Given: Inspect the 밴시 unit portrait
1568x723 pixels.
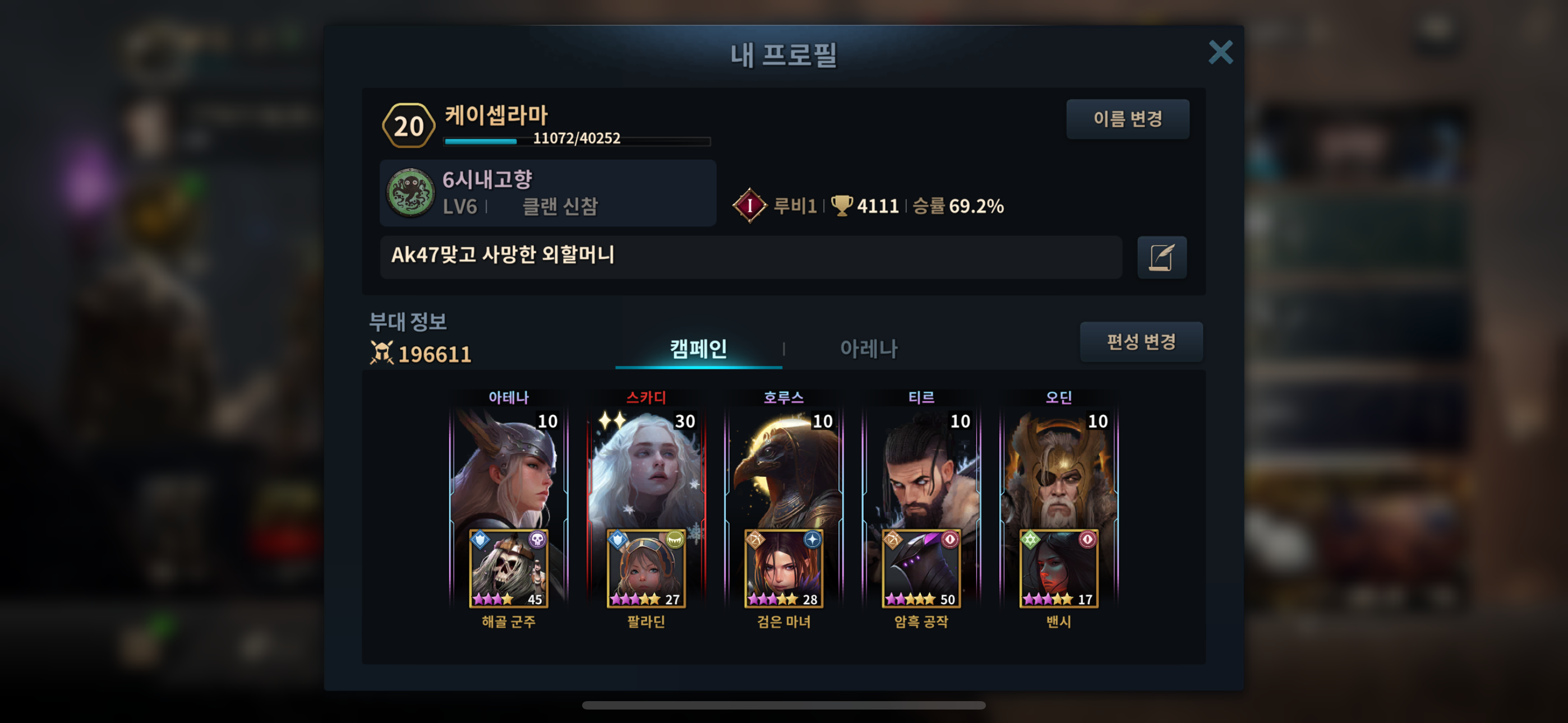Looking at the screenshot, I should 1059,568.
